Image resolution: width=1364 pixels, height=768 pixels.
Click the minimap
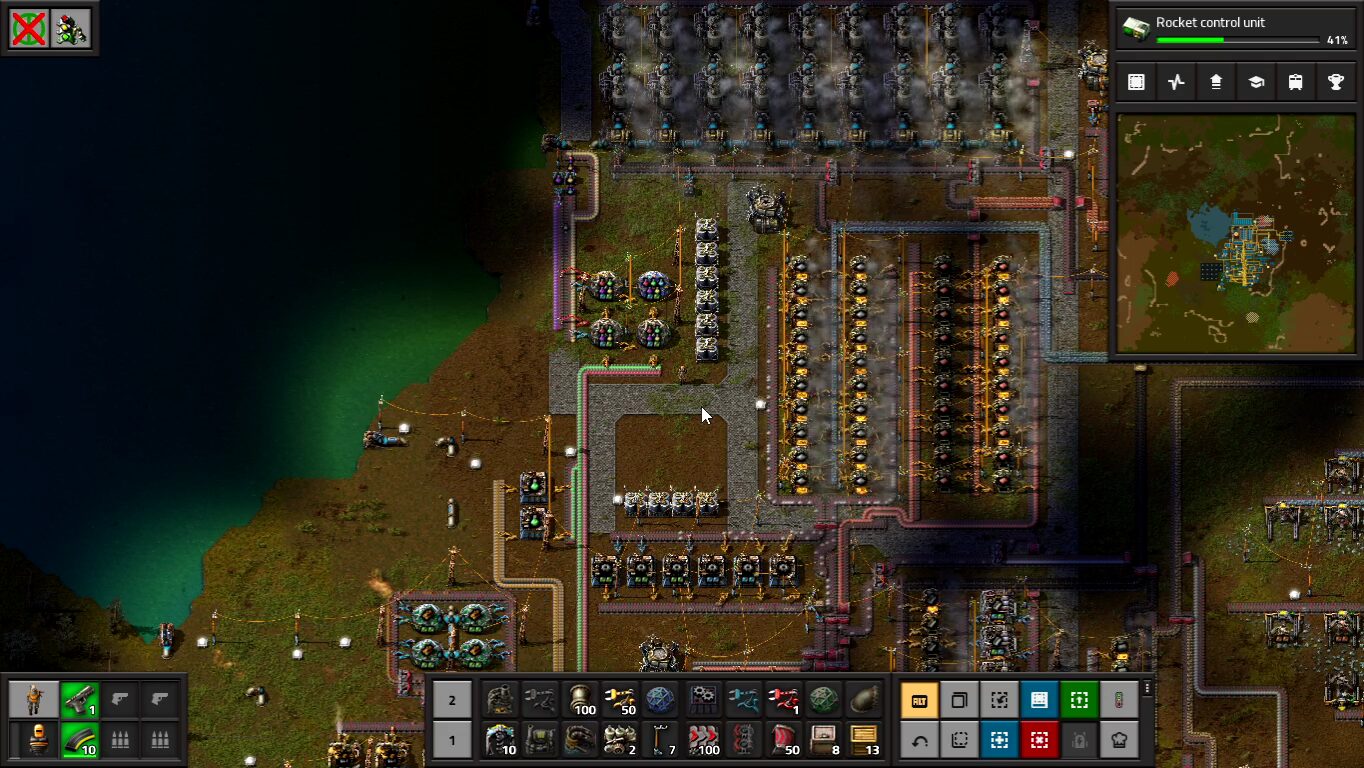coord(1236,233)
